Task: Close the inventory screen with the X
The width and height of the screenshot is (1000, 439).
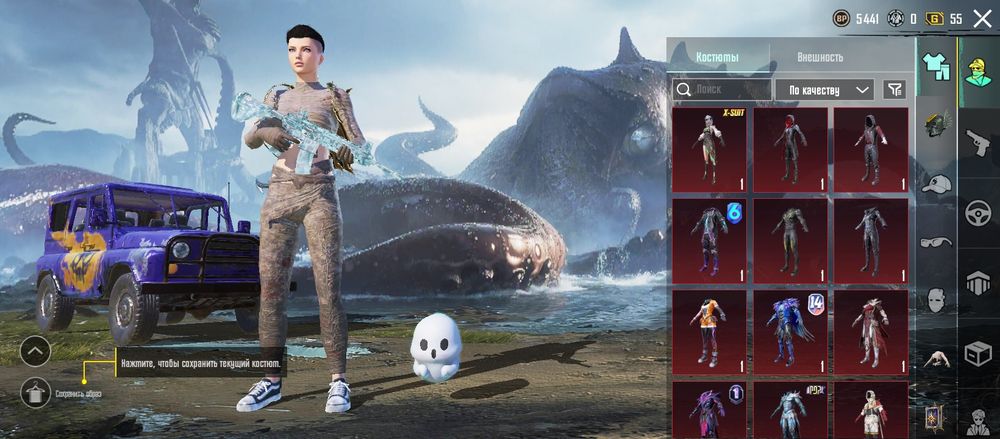Action: (x=982, y=18)
